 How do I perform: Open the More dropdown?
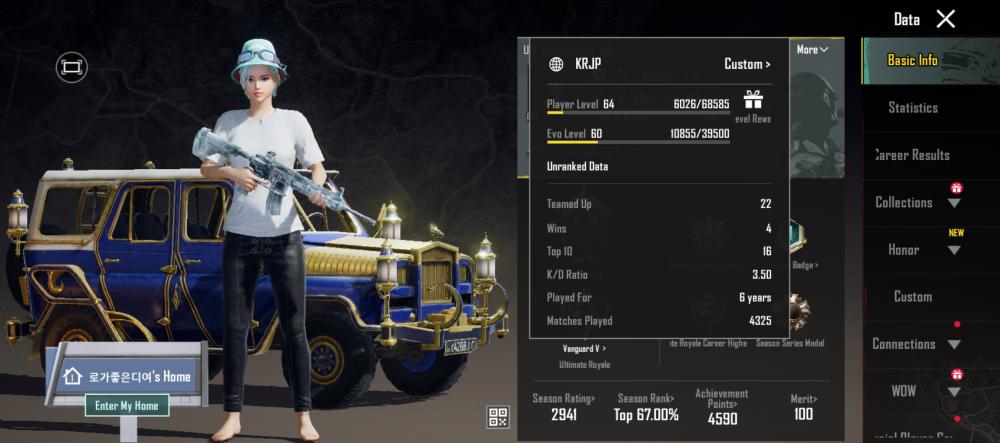coord(812,49)
